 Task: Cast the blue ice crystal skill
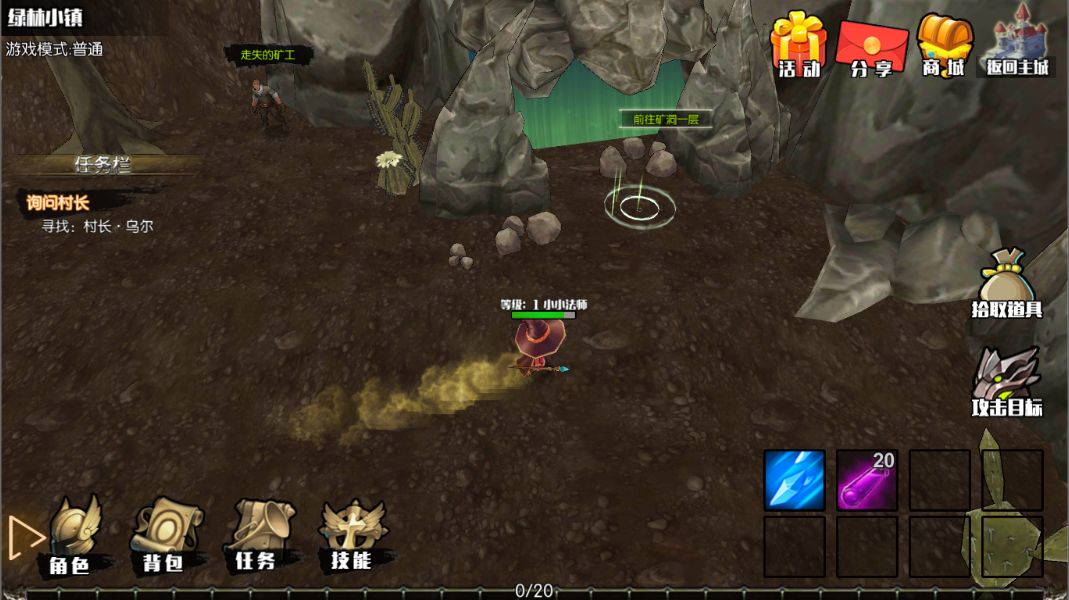[x=795, y=480]
